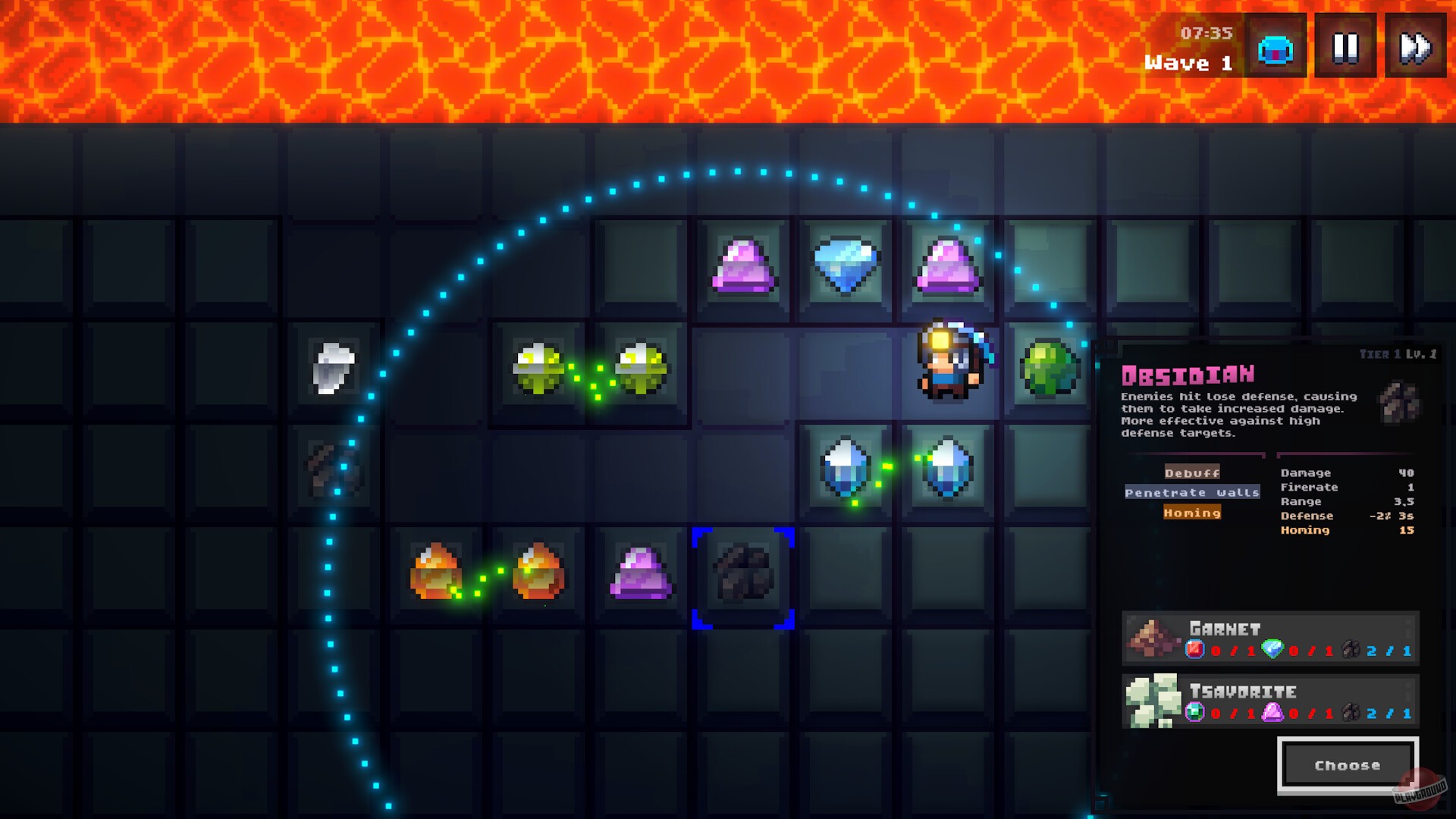Image resolution: width=1456 pixels, height=819 pixels.
Task: Toggle the Homing trait tag
Action: [1192, 513]
